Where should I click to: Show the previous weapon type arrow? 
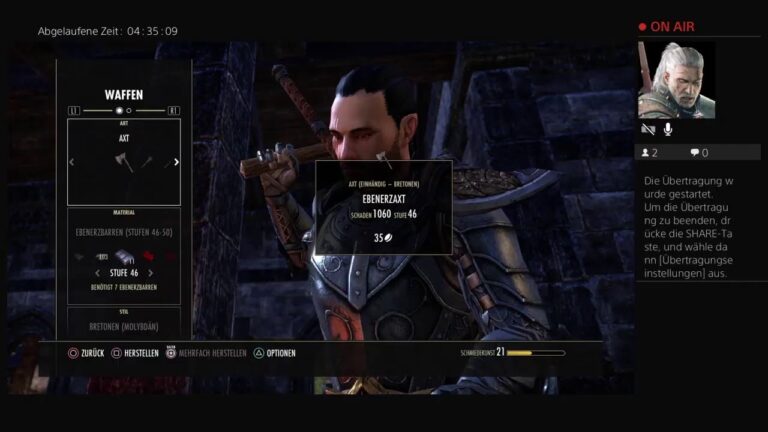71,162
